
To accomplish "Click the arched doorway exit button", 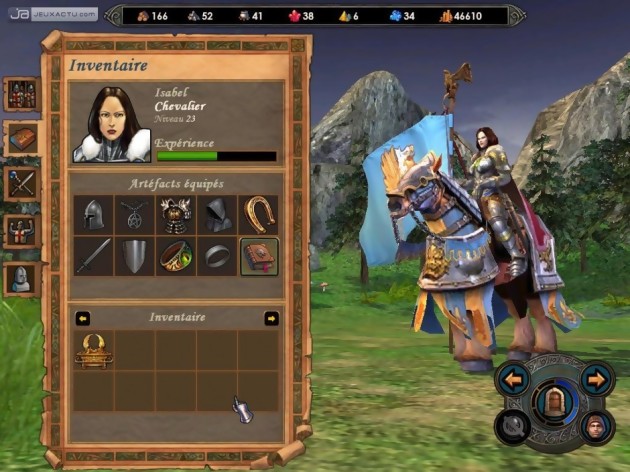I will point(554,401).
